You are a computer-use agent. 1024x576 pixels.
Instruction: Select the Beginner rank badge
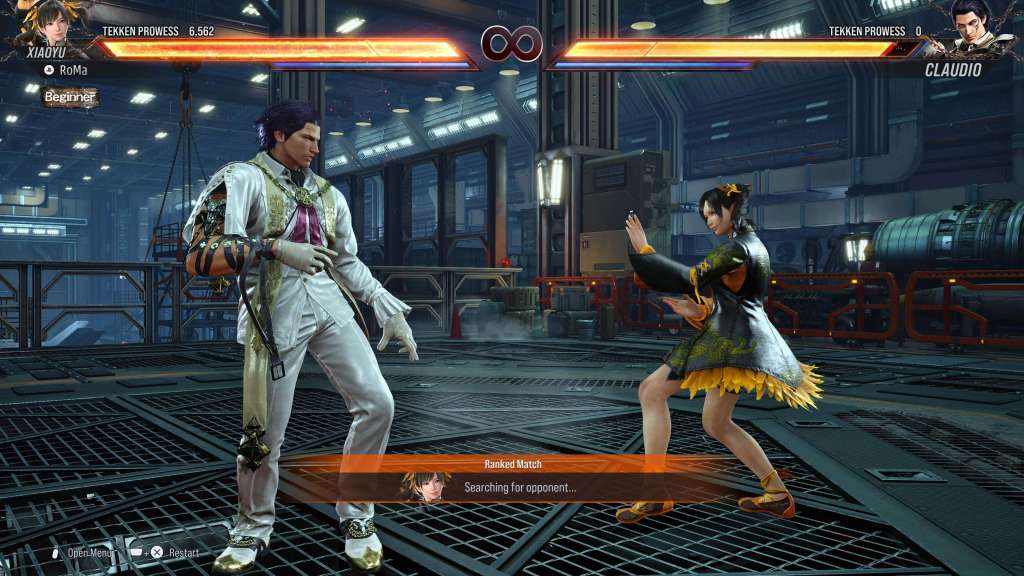70,97
